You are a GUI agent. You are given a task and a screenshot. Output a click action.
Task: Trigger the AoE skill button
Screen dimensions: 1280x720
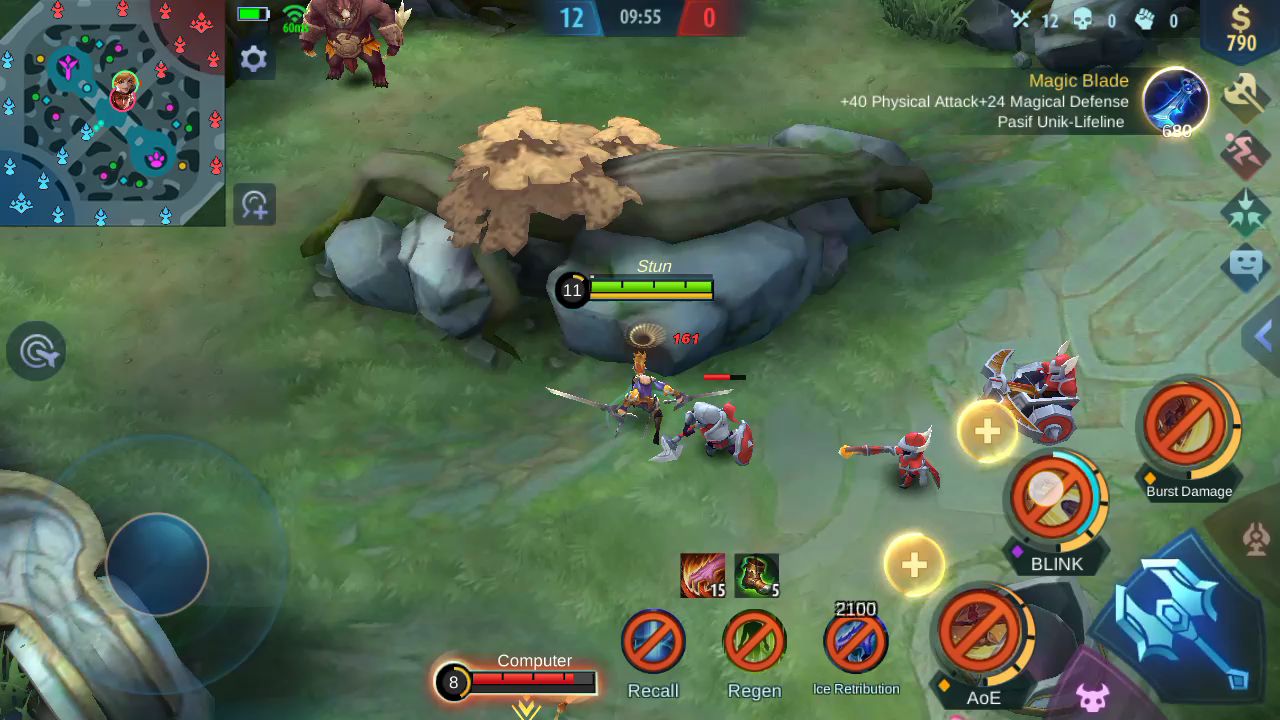click(983, 632)
